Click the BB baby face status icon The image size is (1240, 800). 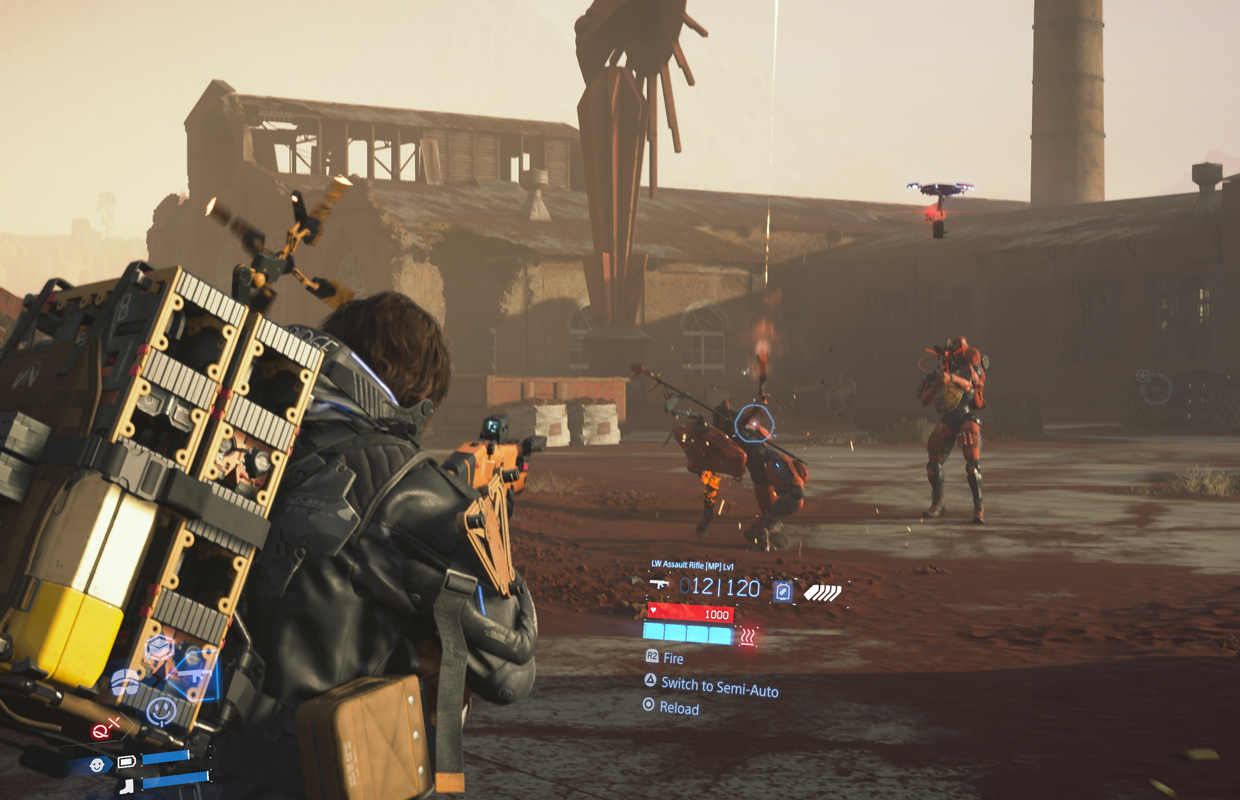click(x=97, y=765)
